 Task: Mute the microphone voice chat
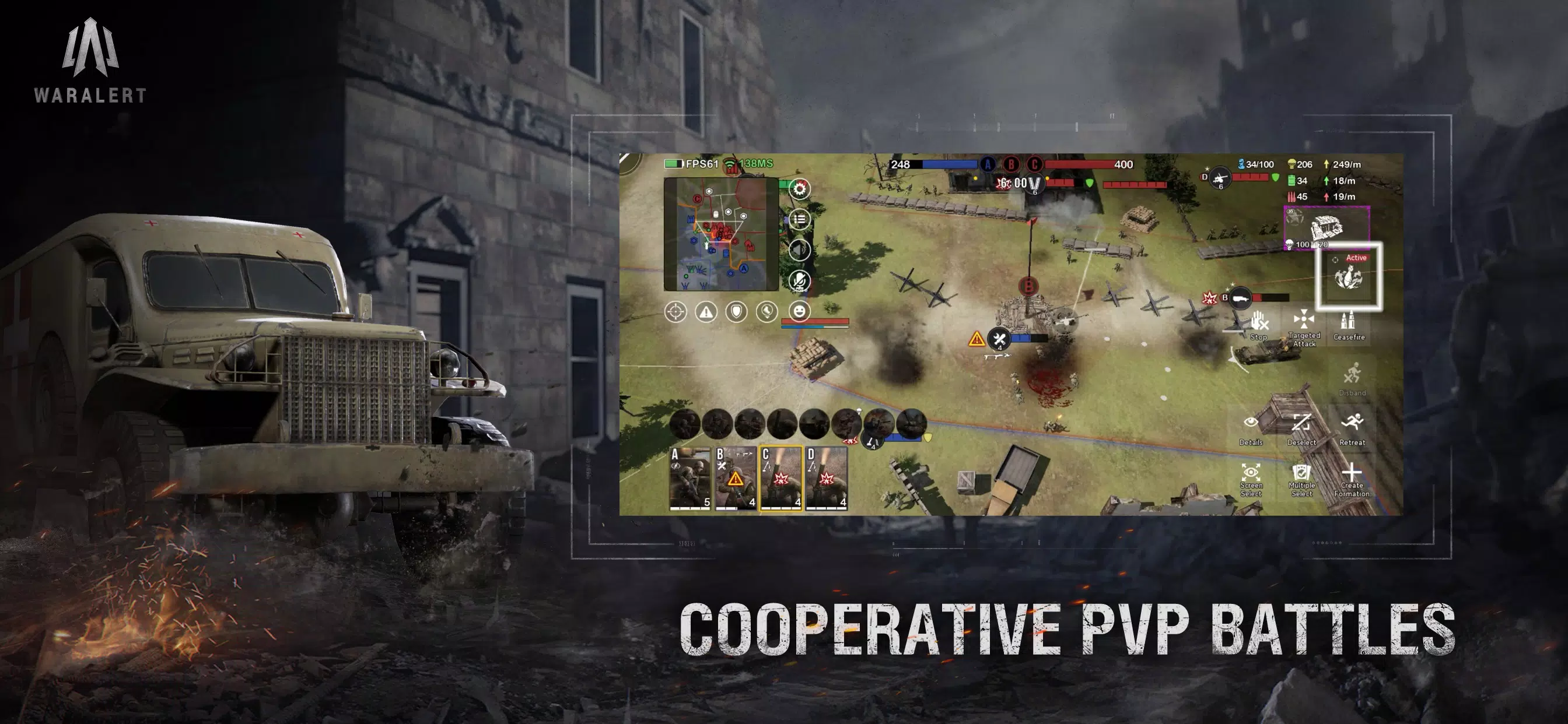799,280
